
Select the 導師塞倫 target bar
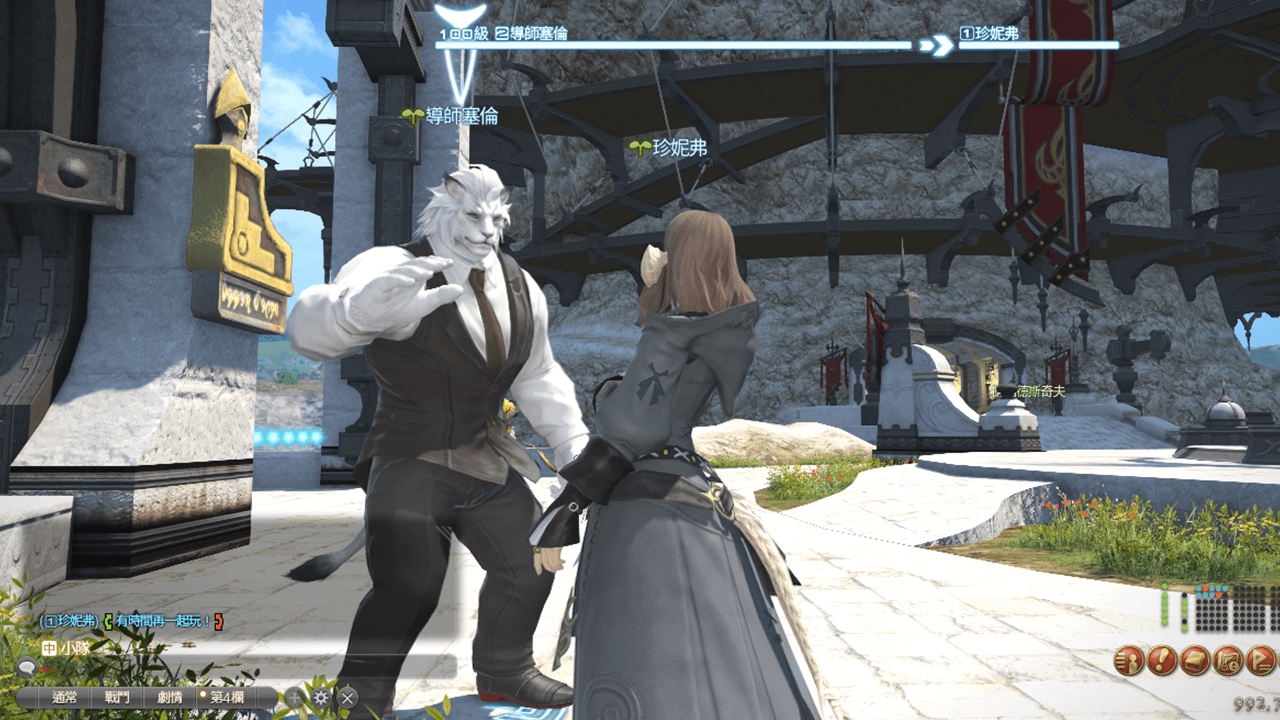[675, 44]
